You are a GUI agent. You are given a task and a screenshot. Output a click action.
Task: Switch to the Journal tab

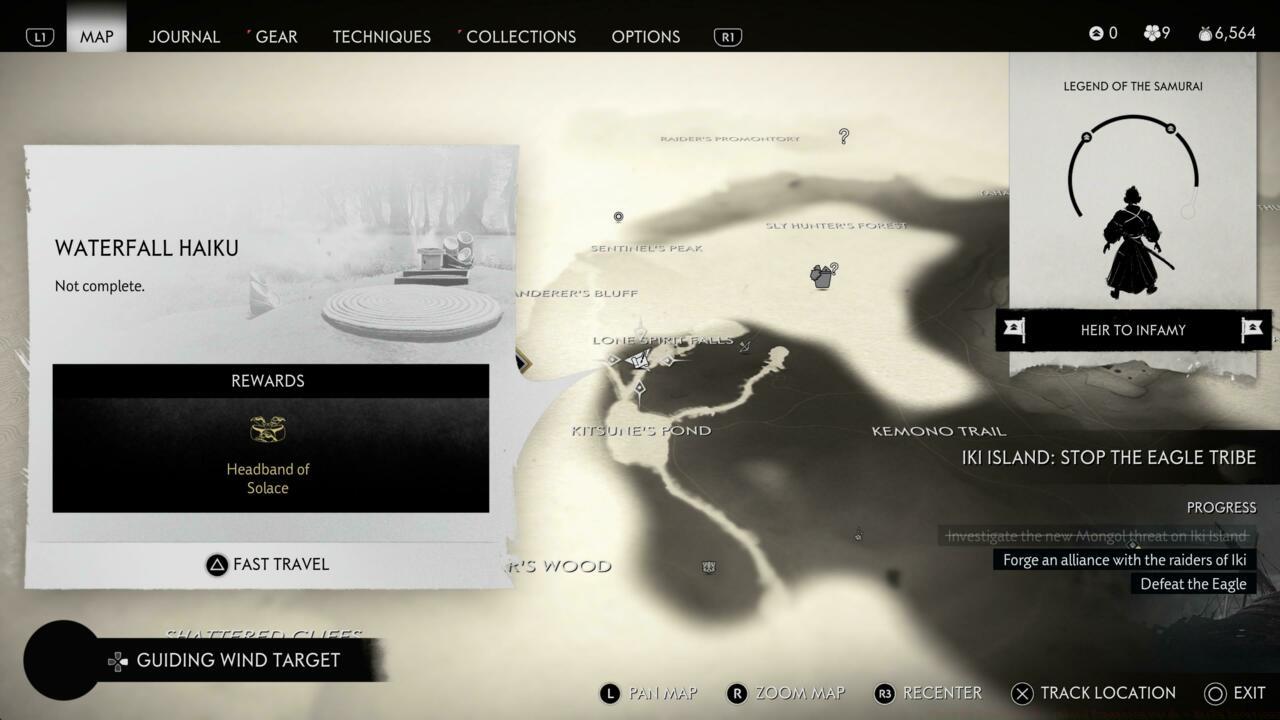[x=184, y=37]
